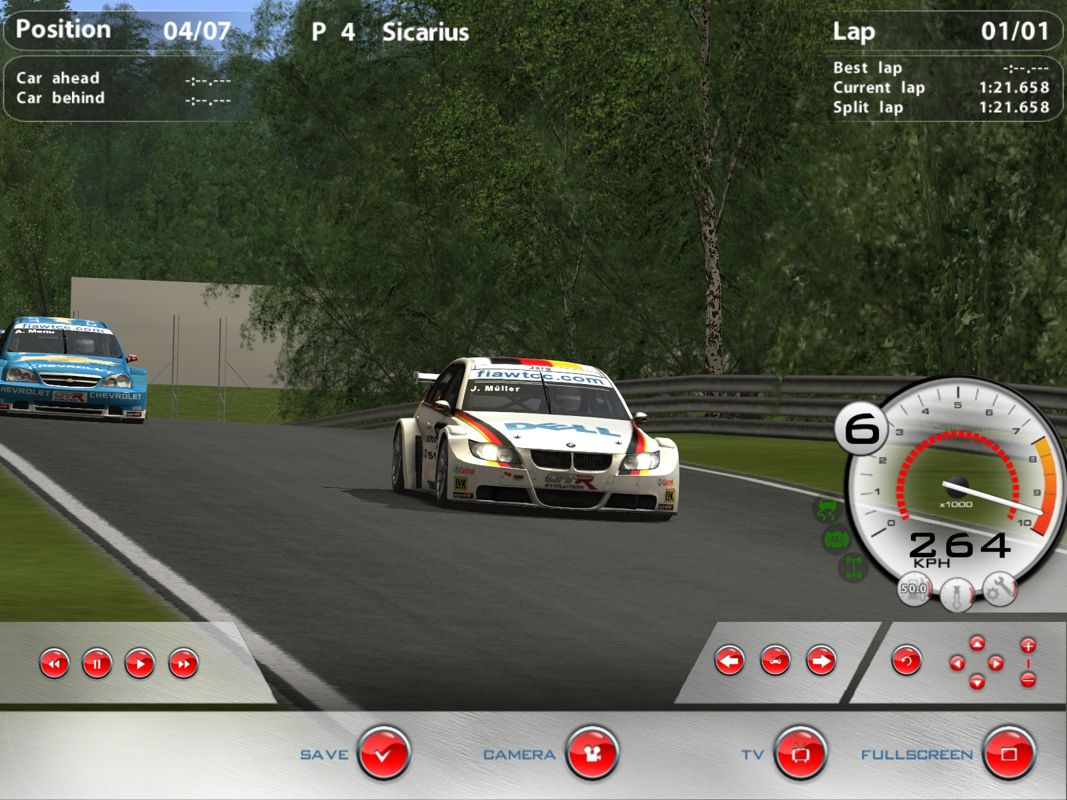
Task: Pause the replay playback
Action: pyautogui.click(x=97, y=662)
